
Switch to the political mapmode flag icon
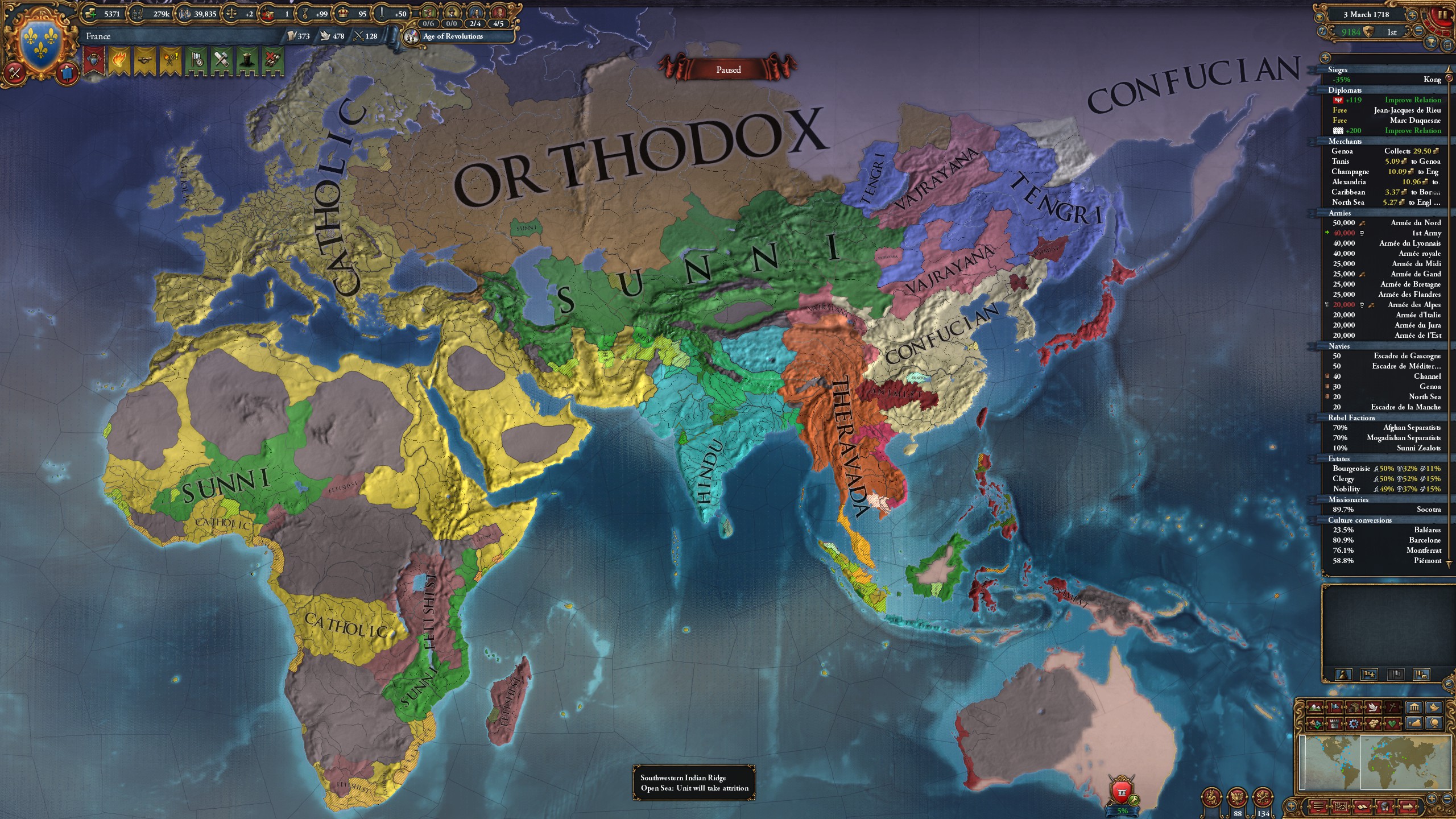click(x=1335, y=708)
